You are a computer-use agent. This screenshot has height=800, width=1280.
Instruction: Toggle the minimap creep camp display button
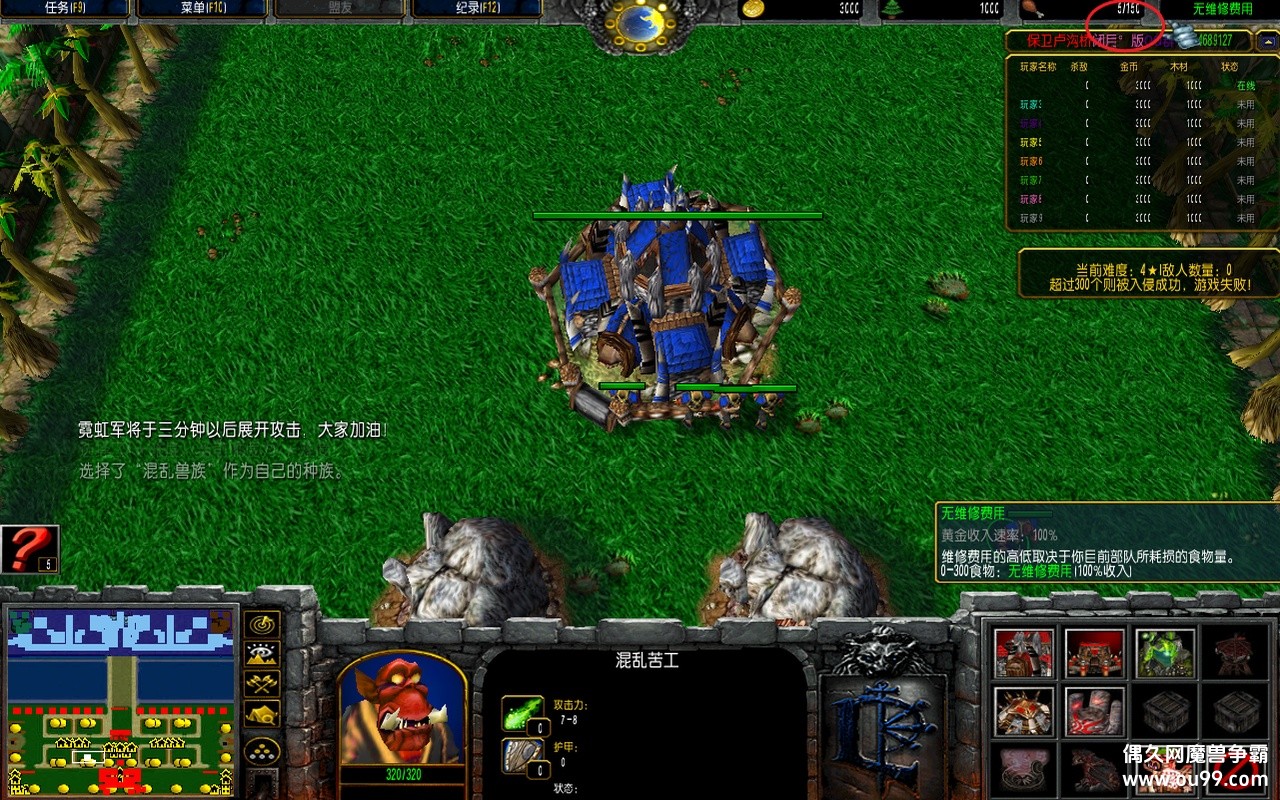[263, 714]
